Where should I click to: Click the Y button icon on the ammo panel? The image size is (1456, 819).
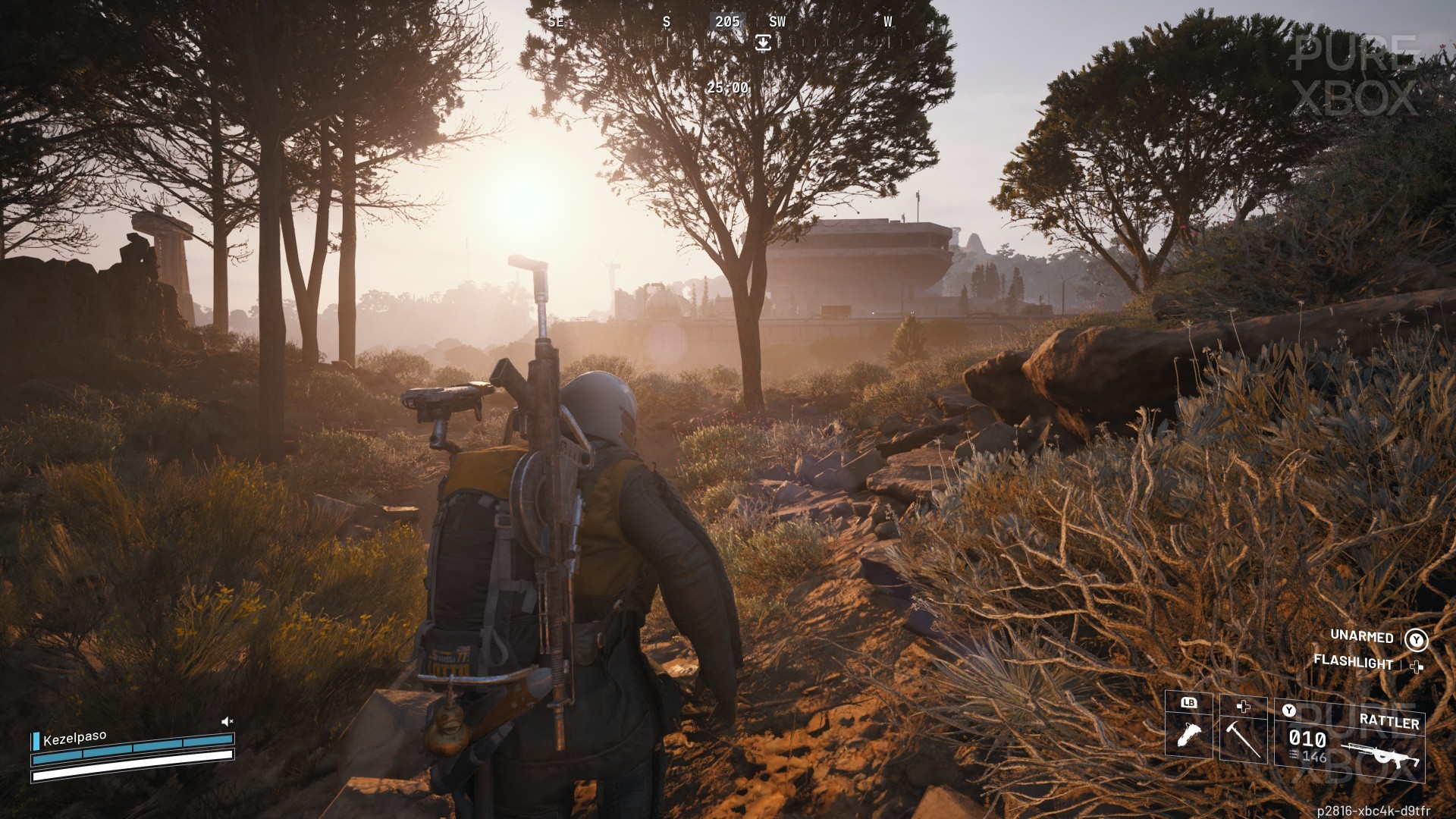[x=1289, y=709]
